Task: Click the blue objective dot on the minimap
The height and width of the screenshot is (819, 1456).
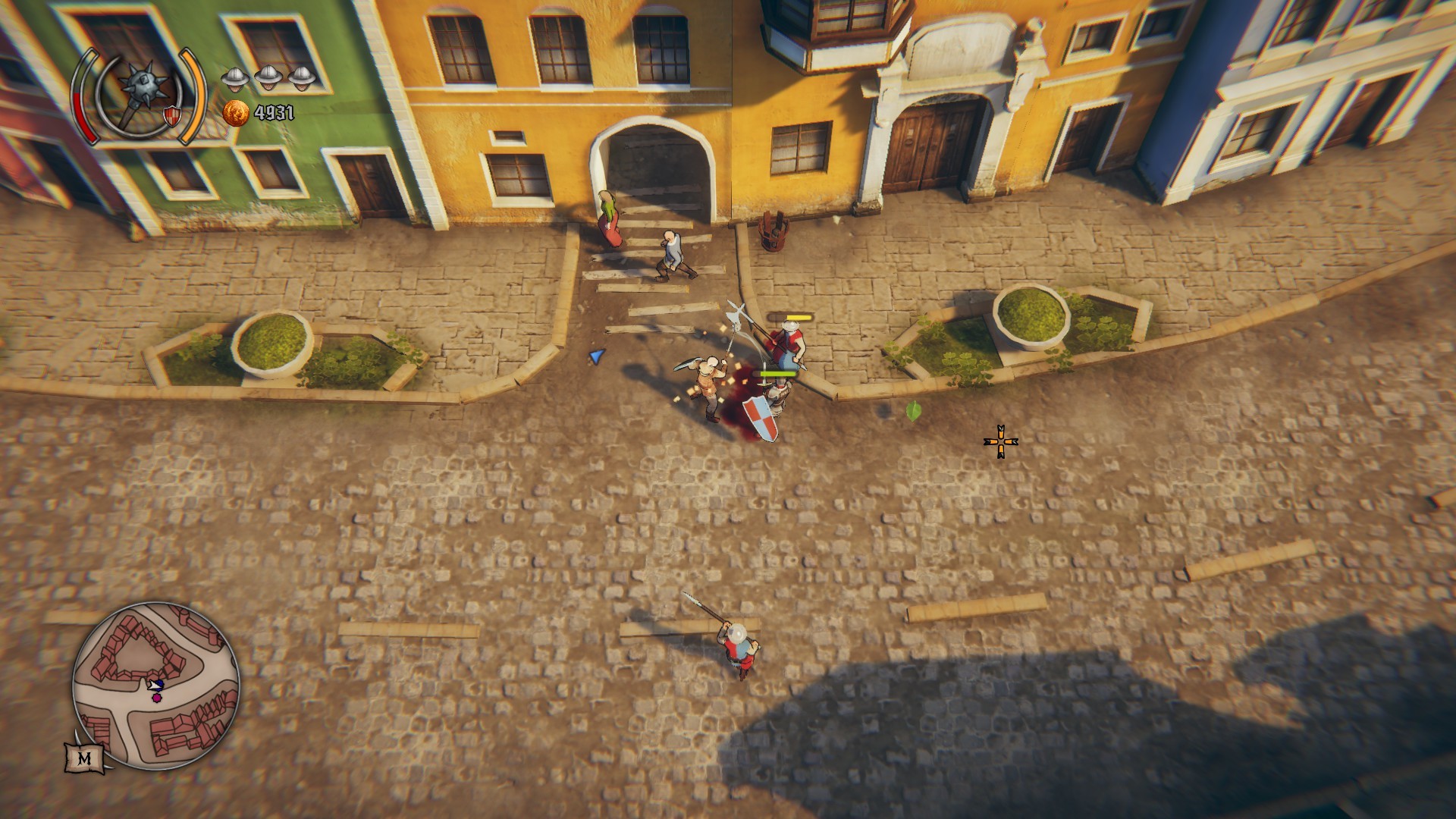Action: coord(159,683)
